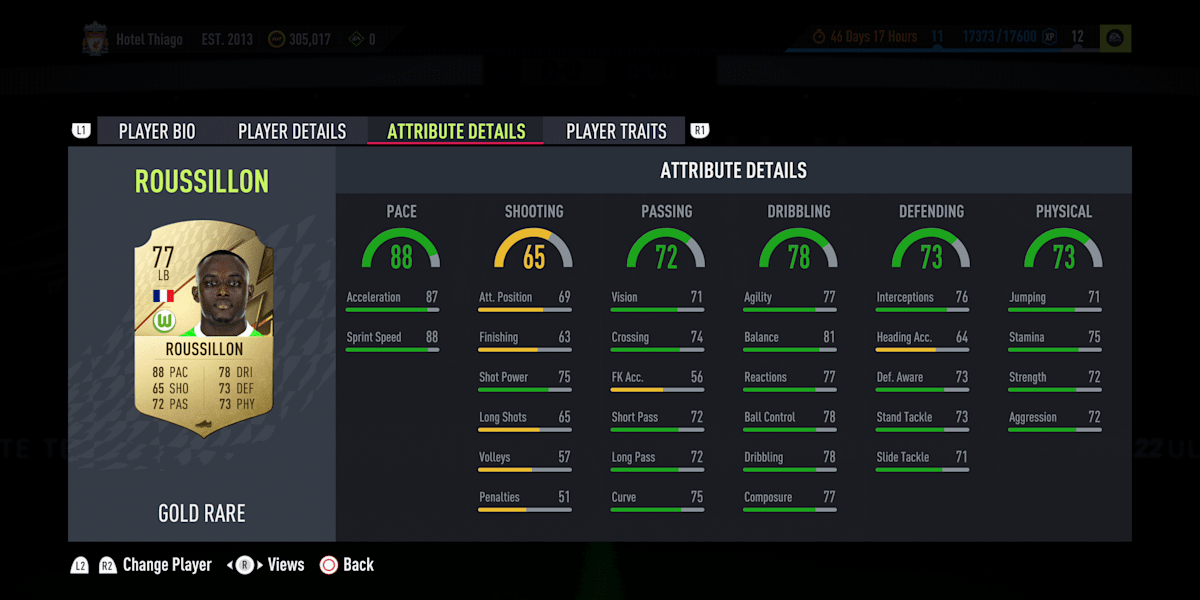Image resolution: width=1200 pixels, height=600 pixels.
Task: Open the Player Details tab
Action: coord(292,131)
